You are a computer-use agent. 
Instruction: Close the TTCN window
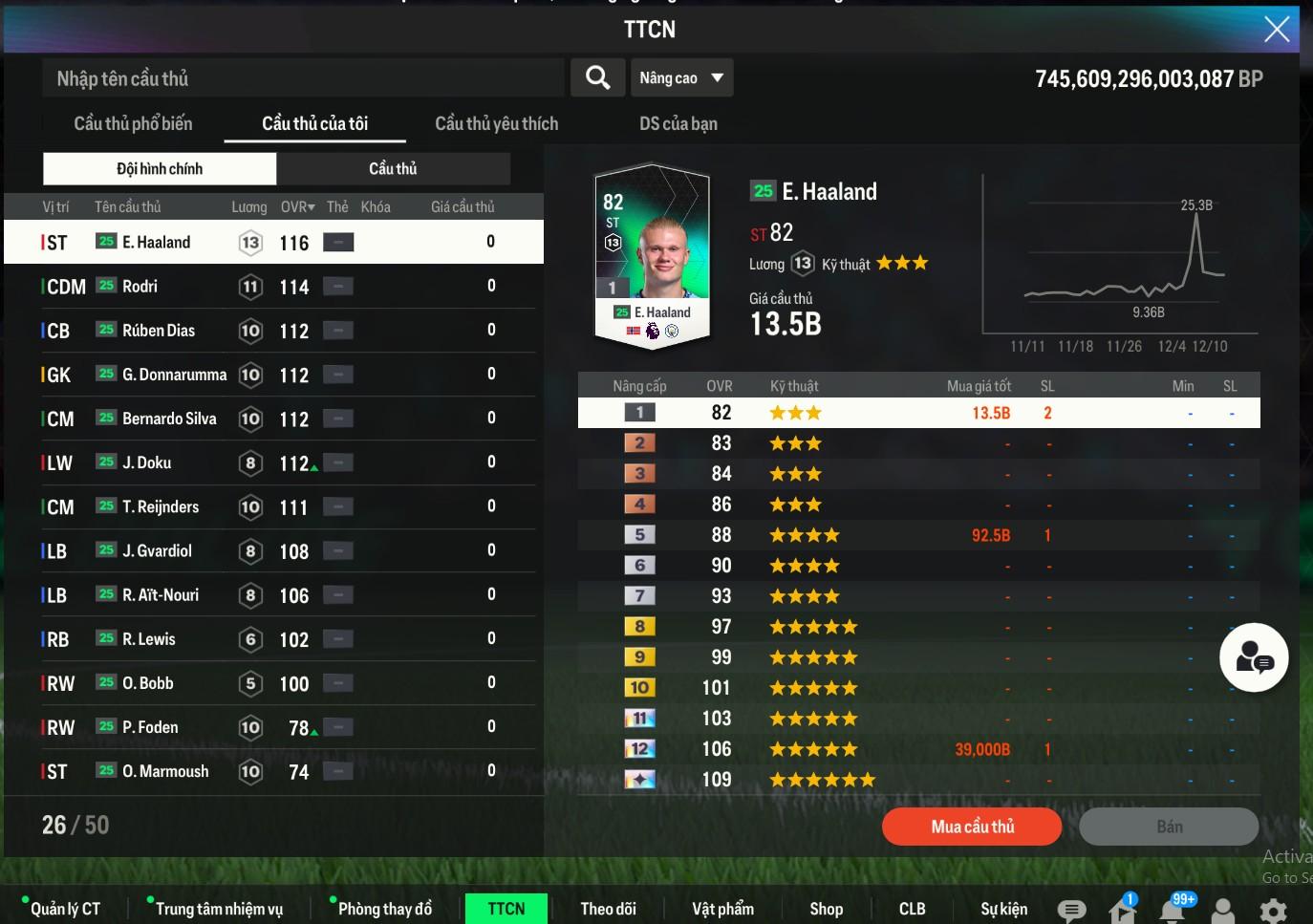(1277, 30)
